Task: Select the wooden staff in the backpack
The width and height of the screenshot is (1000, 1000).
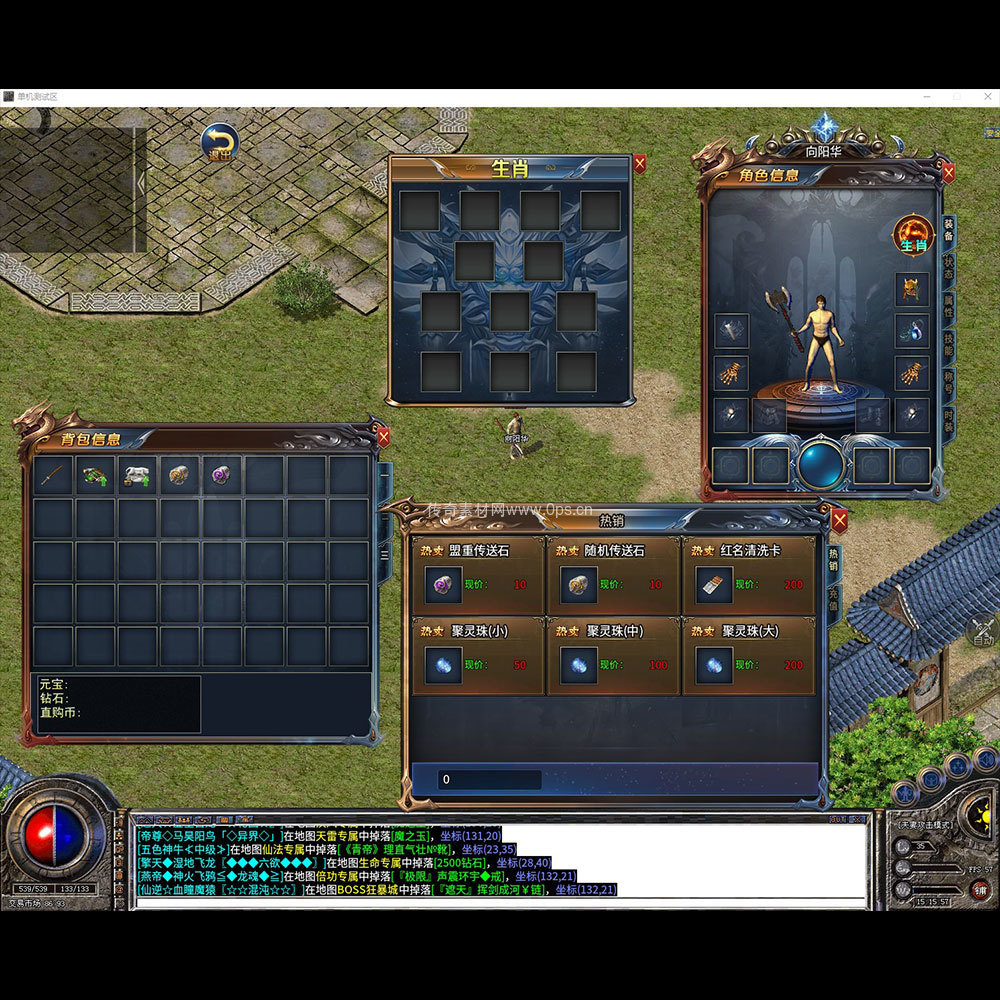Action: click(x=53, y=476)
